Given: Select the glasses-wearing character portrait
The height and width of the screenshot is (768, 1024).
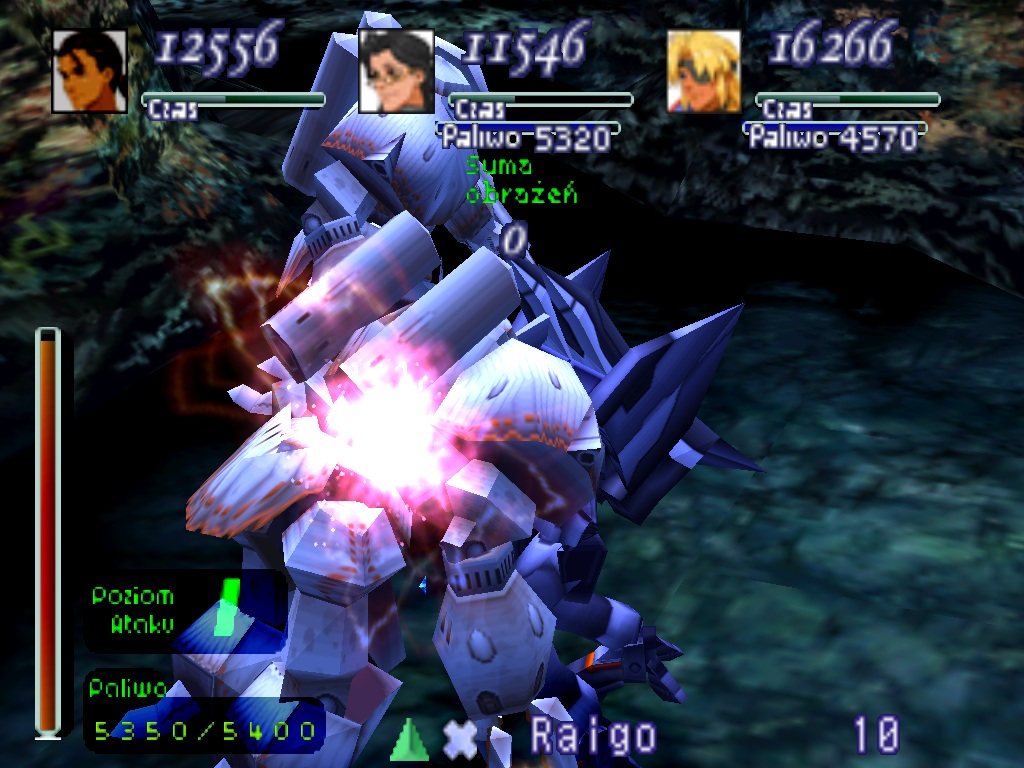Looking at the screenshot, I should 396,71.
